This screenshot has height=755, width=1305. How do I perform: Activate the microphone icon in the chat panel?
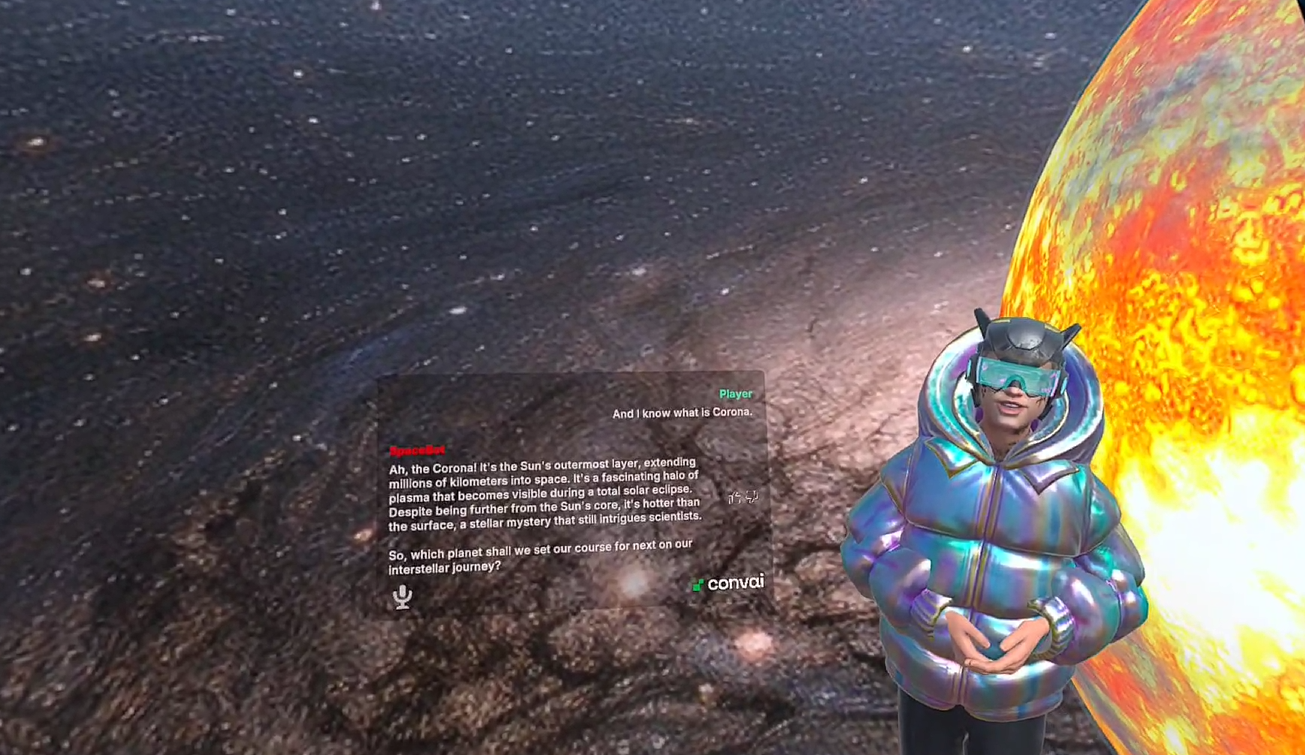click(x=402, y=596)
